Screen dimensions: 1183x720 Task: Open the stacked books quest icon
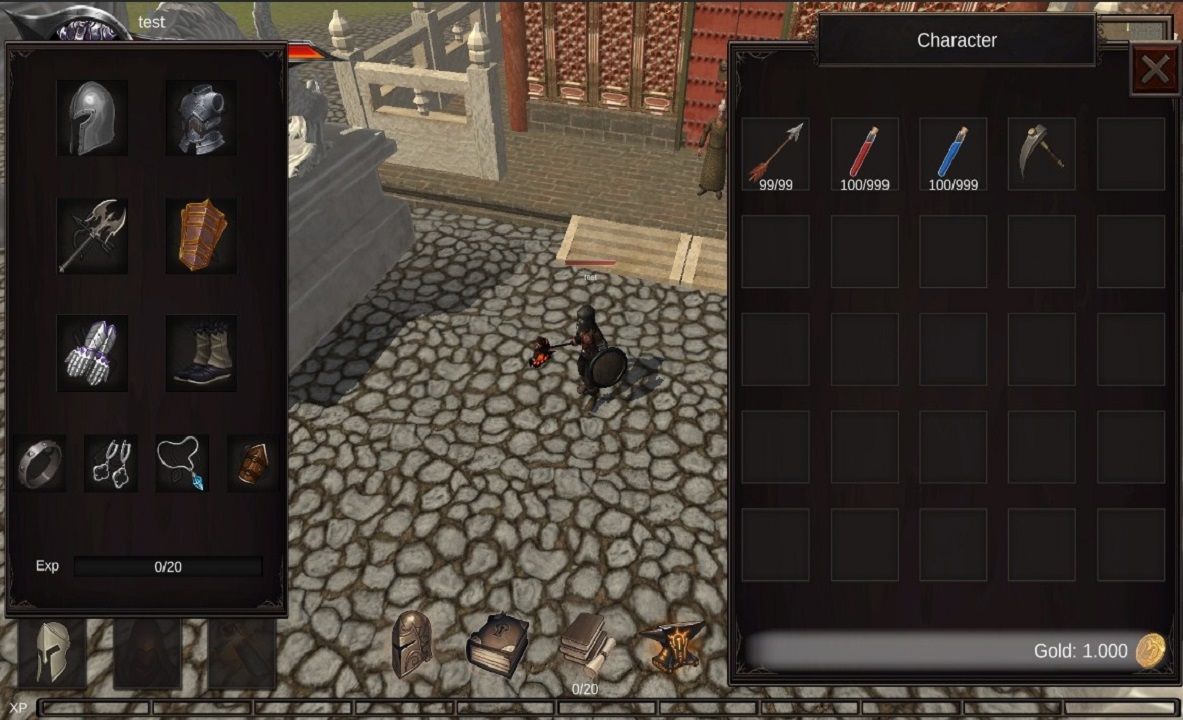click(584, 642)
